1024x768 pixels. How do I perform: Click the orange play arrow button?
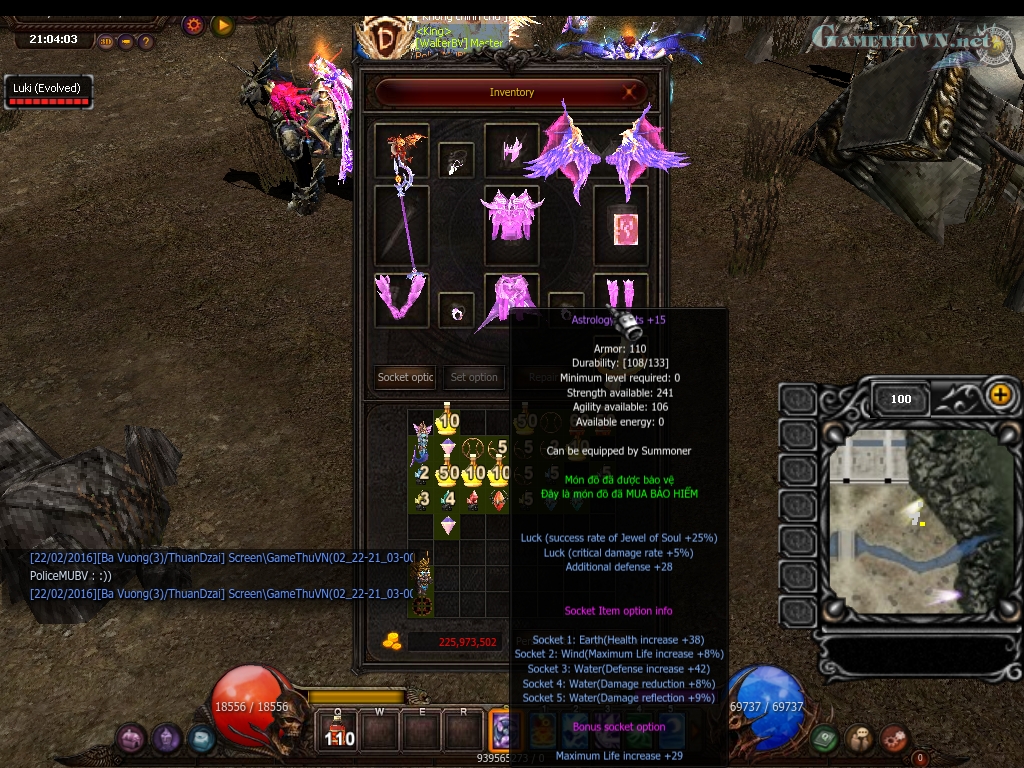point(222,25)
